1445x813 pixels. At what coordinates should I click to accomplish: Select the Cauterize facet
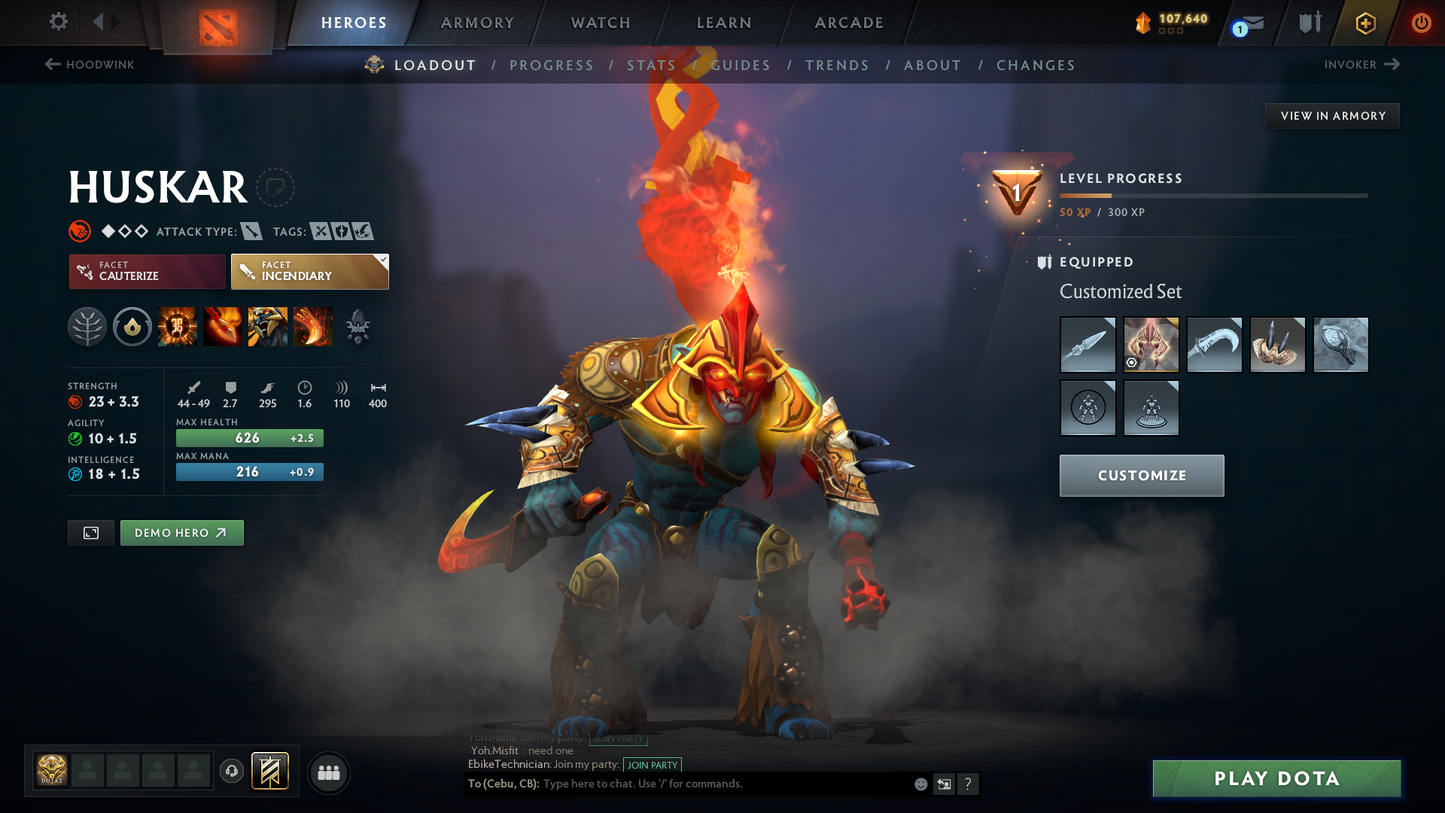pos(147,271)
